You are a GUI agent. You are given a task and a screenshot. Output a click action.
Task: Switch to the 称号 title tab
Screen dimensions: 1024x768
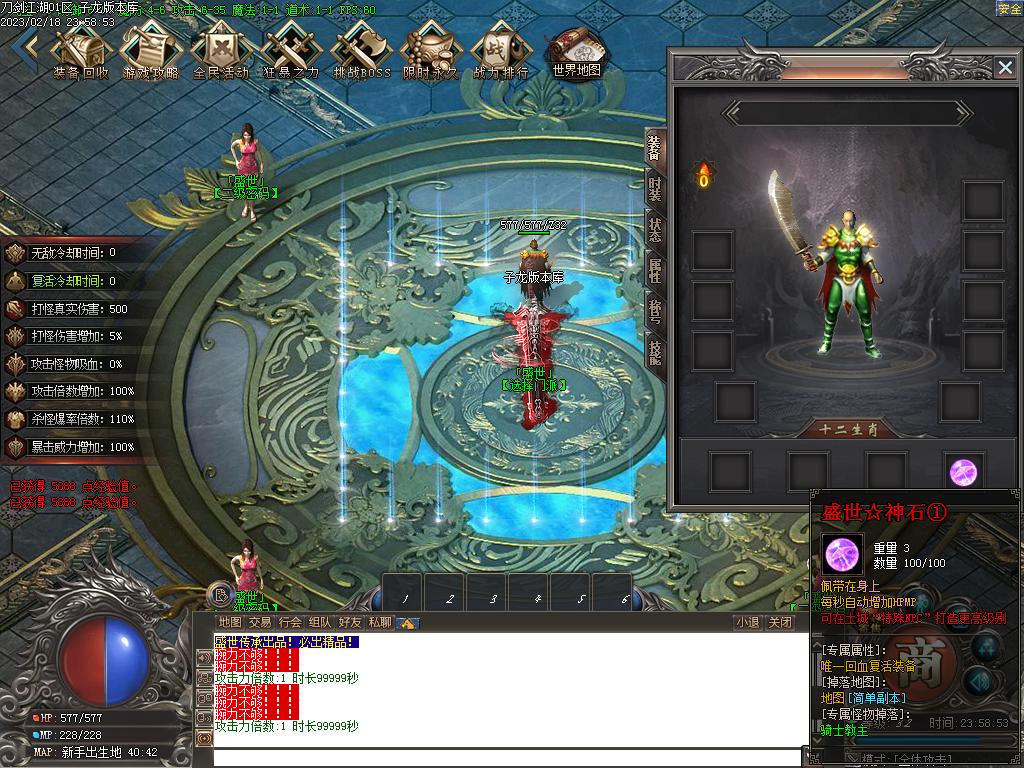[x=655, y=312]
